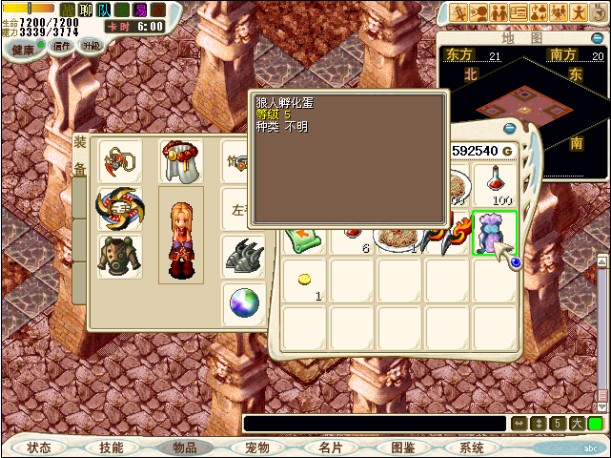611x458 pixels.
Task: Open the 宠物 pets menu
Action: pos(257,448)
